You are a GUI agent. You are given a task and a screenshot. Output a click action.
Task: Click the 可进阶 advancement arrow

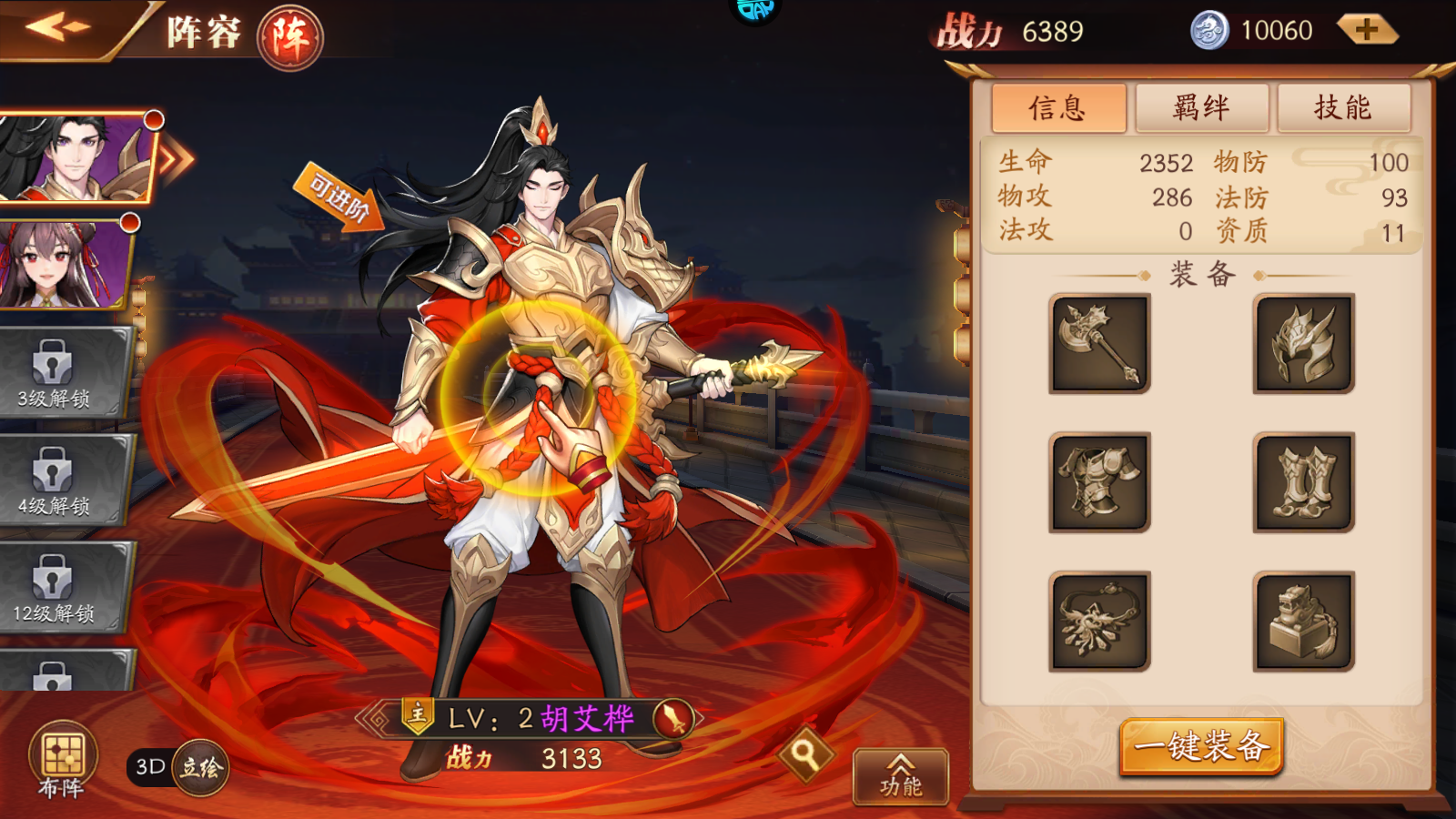339,198
